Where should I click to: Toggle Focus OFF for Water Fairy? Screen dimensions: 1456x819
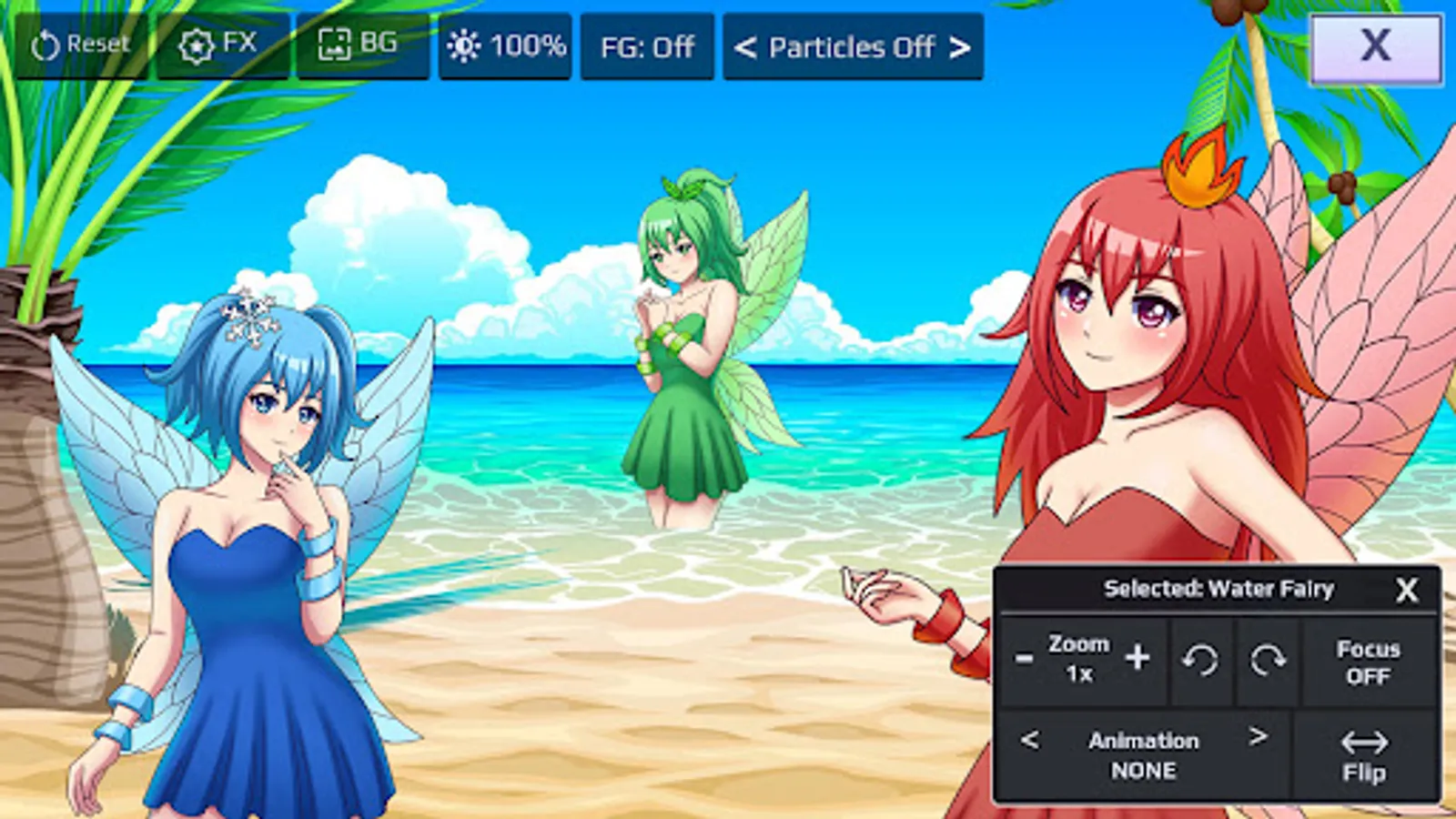pyautogui.click(x=1366, y=662)
